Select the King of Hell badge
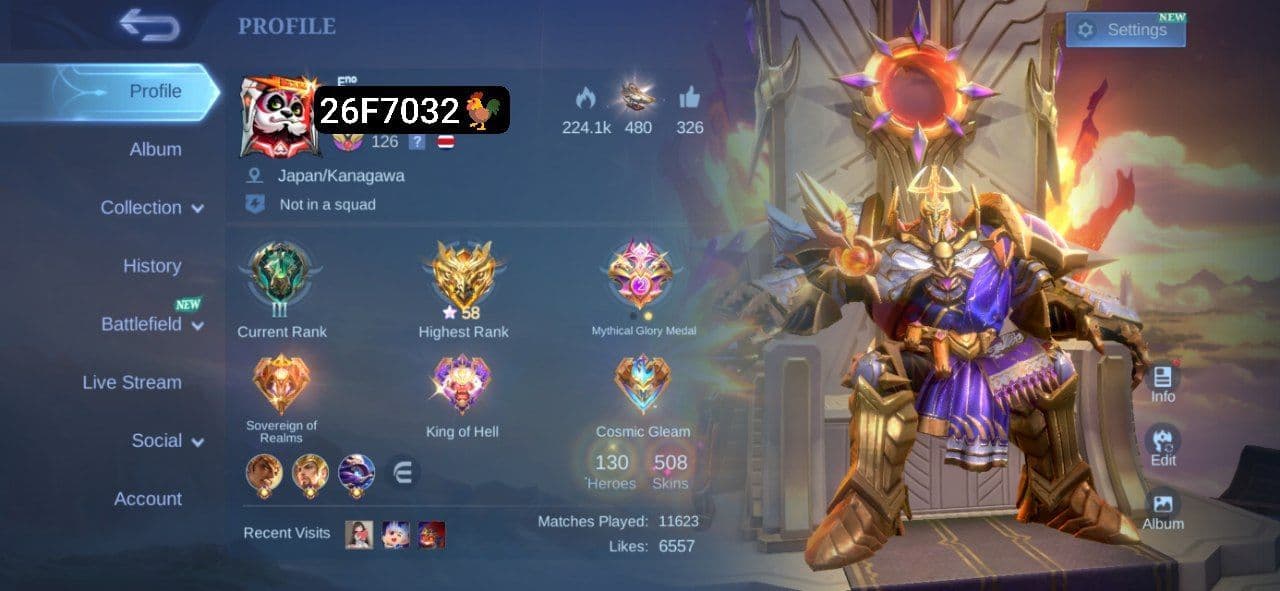Image resolution: width=1280 pixels, height=591 pixels. (x=461, y=387)
